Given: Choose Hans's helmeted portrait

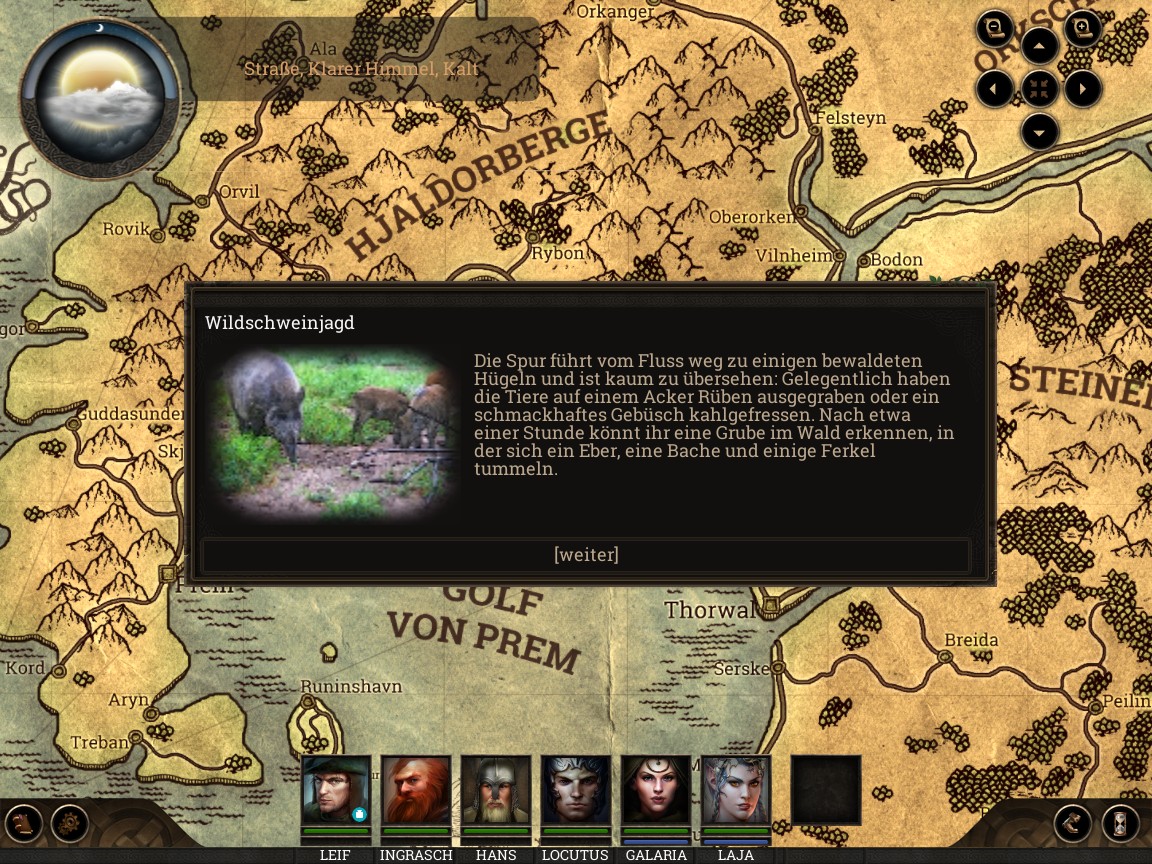Looking at the screenshot, I should coord(496,790).
